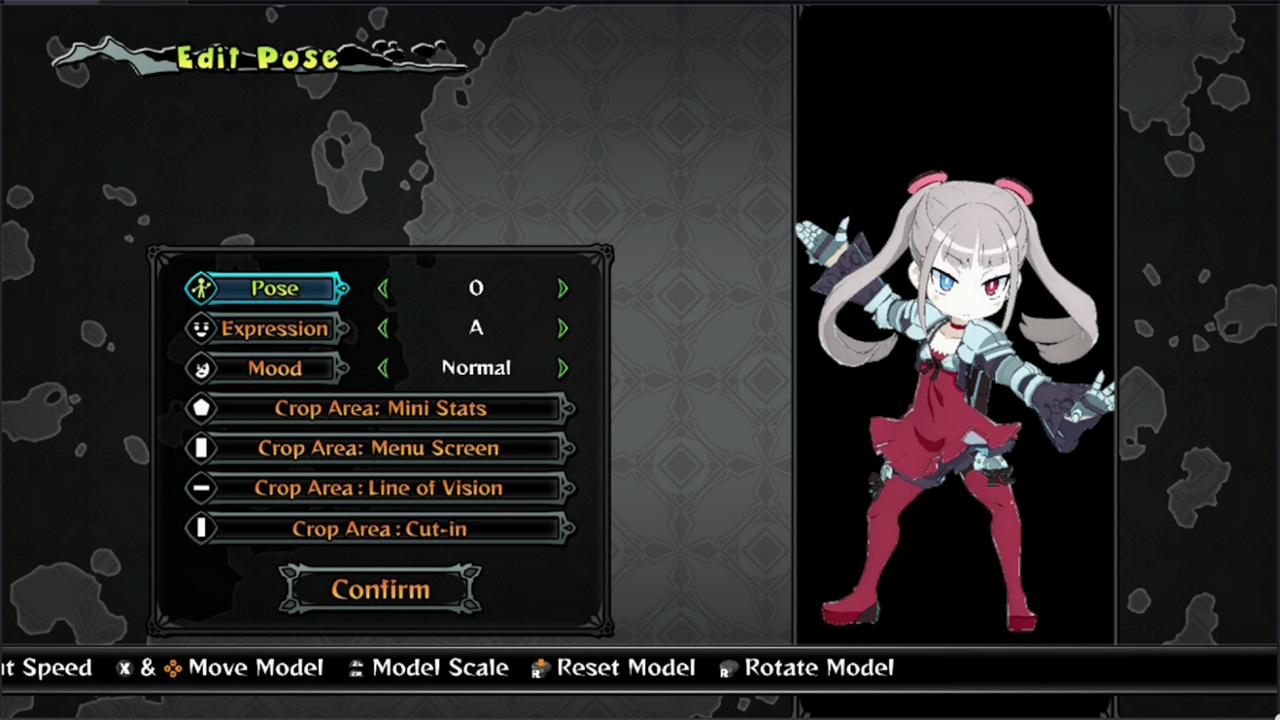Click the vertical bar icon beside Crop Area: Menu Screen
This screenshot has height=720, width=1280.
201,448
